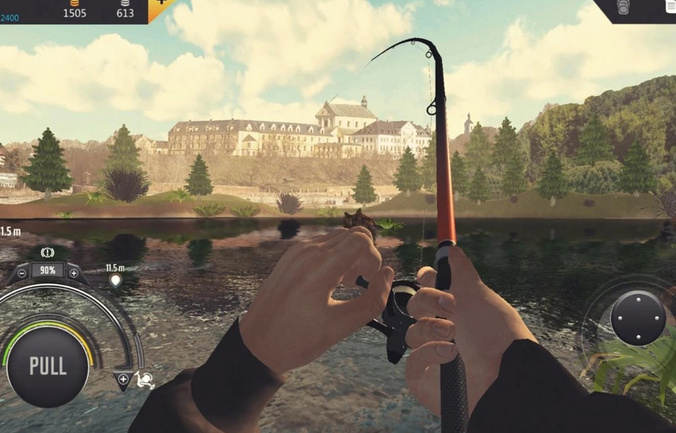Decrease reel drag with the minus button
The image size is (676, 433).
point(22,272)
